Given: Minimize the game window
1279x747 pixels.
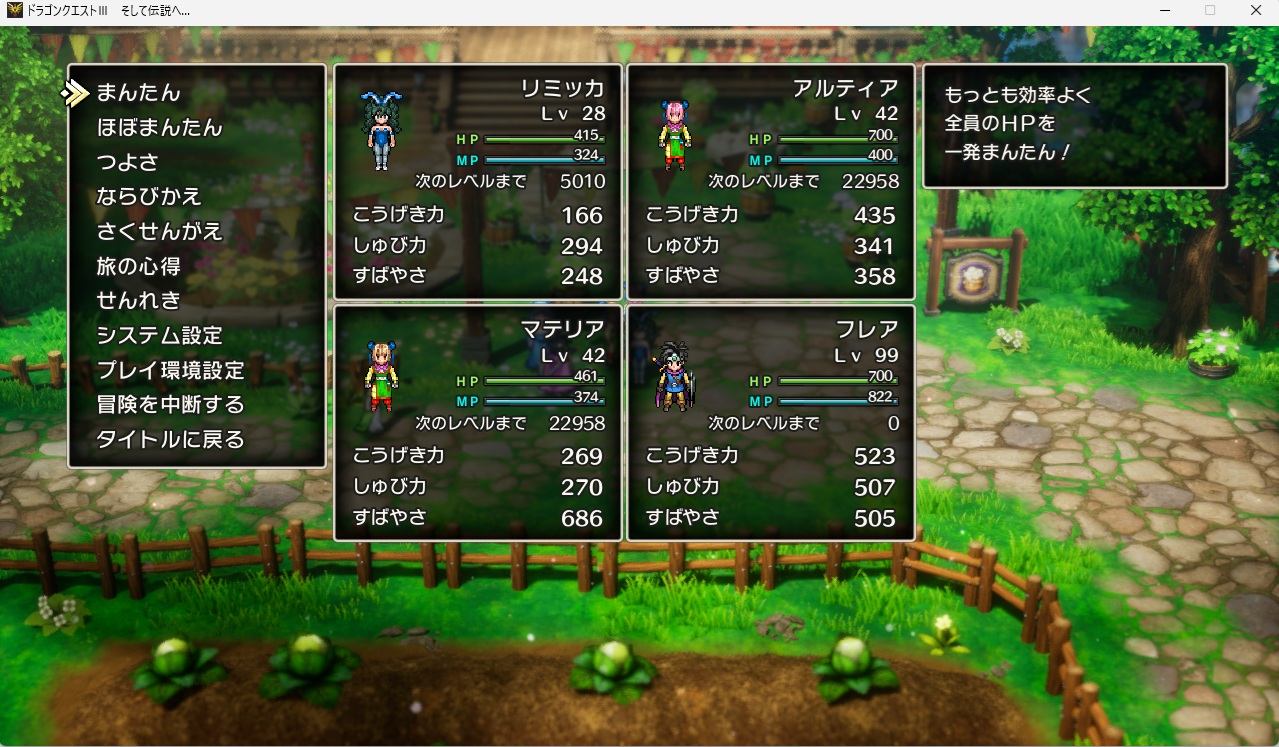Looking at the screenshot, I should click(1163, 11).
